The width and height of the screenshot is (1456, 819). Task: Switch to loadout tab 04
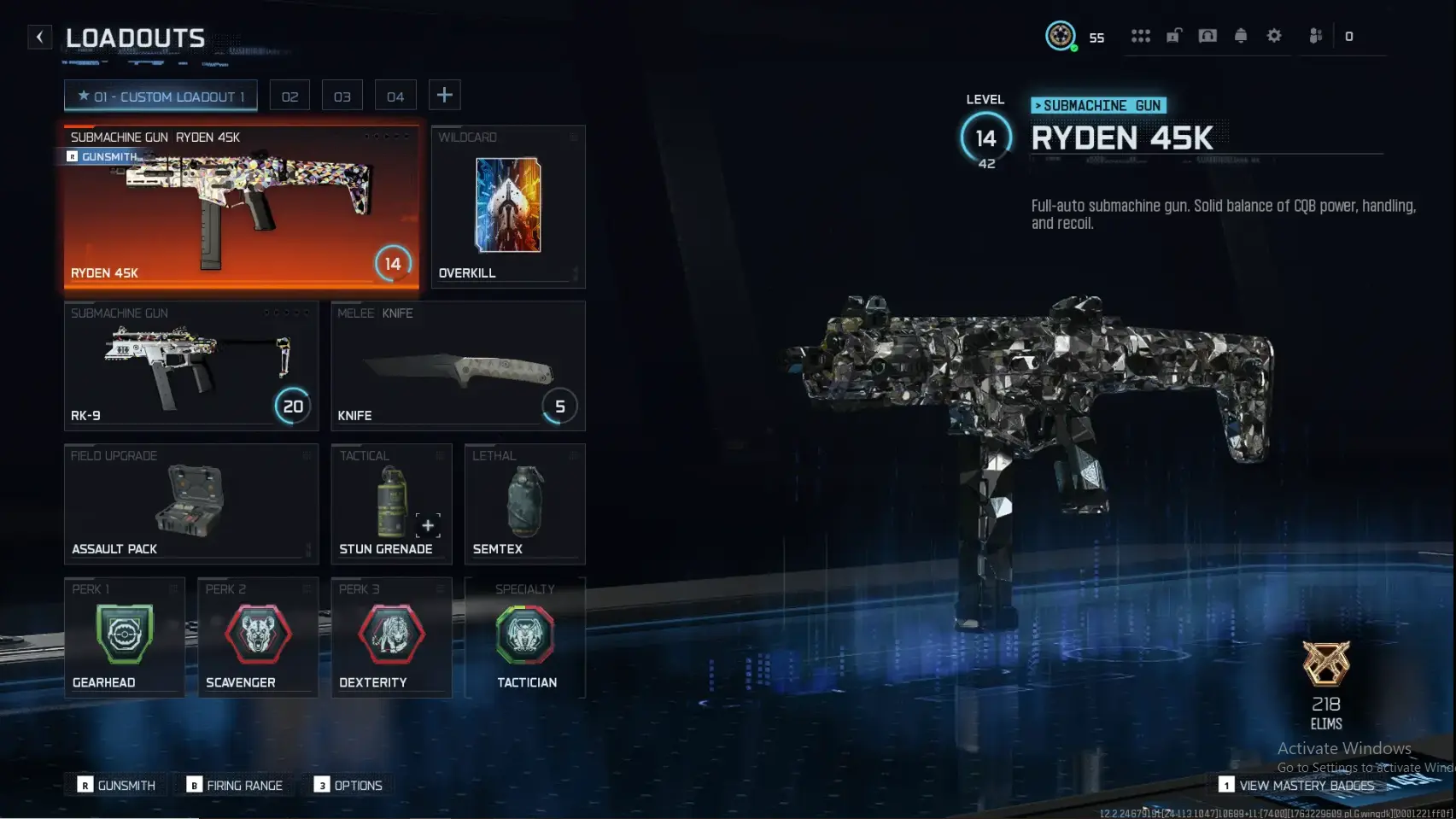[x=395, y=95]
